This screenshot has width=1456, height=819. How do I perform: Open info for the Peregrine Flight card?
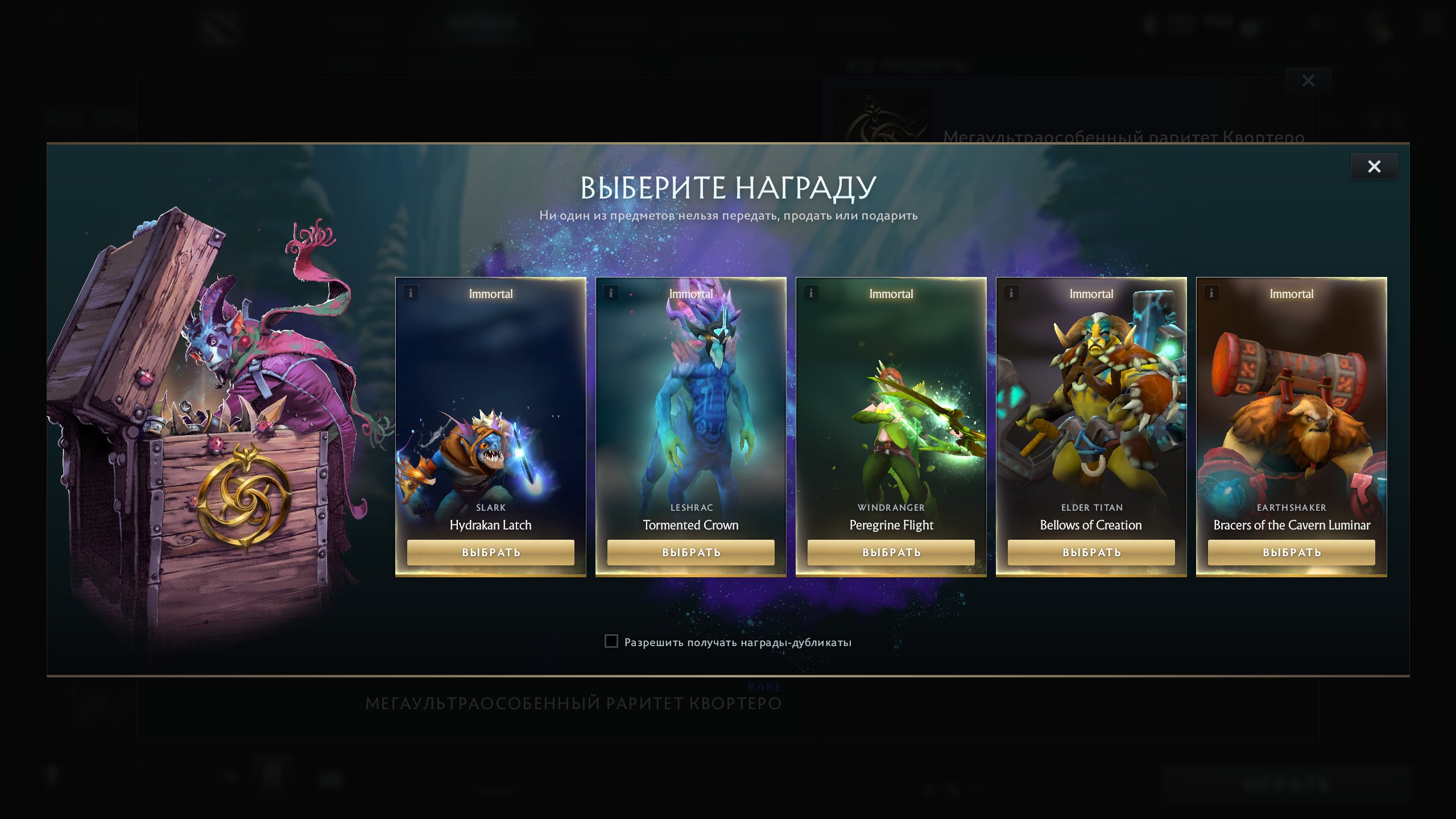coord(810,293)
